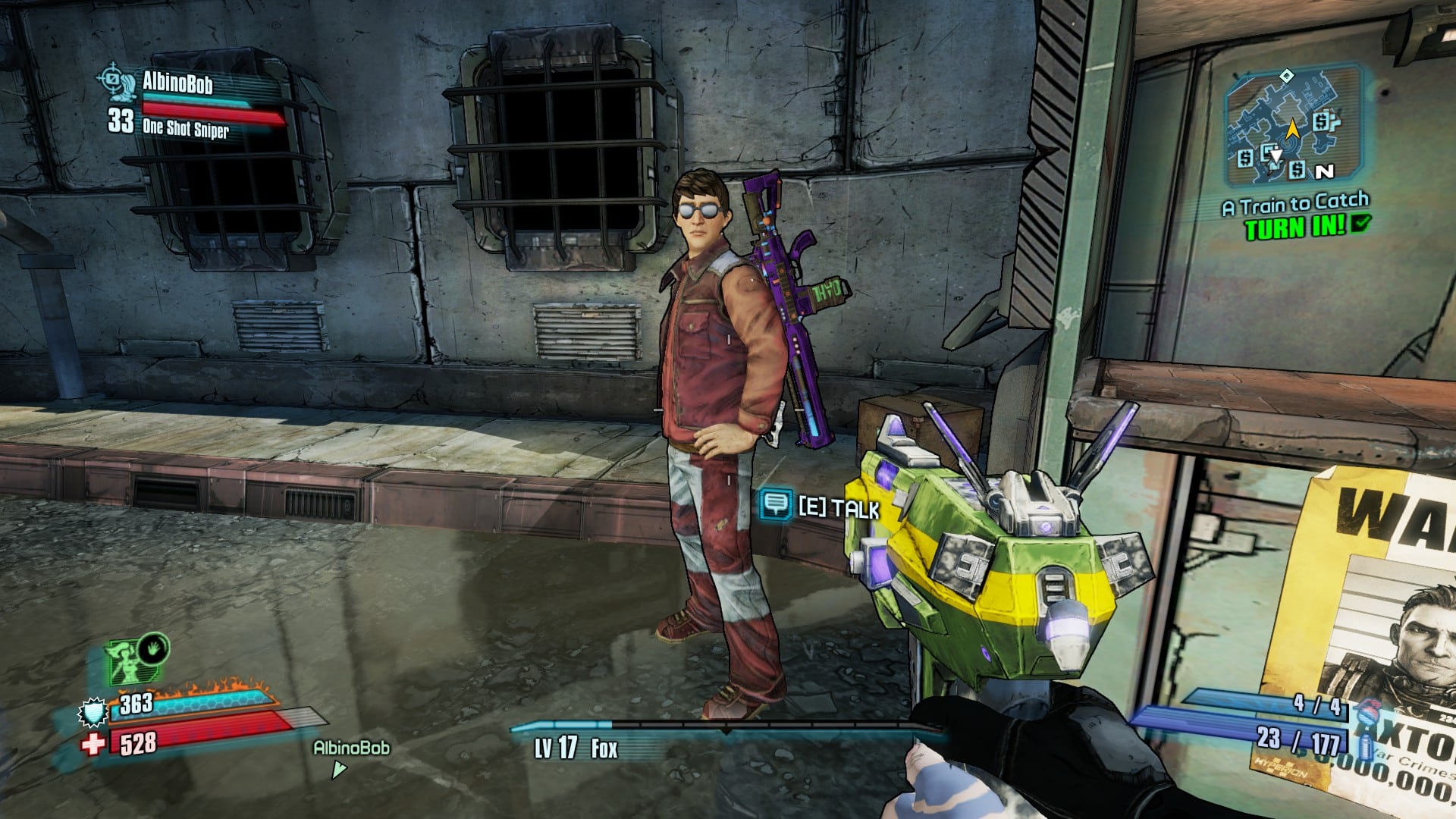Click the diamond waypoint marker atop the minimap

coord(1286,77)
